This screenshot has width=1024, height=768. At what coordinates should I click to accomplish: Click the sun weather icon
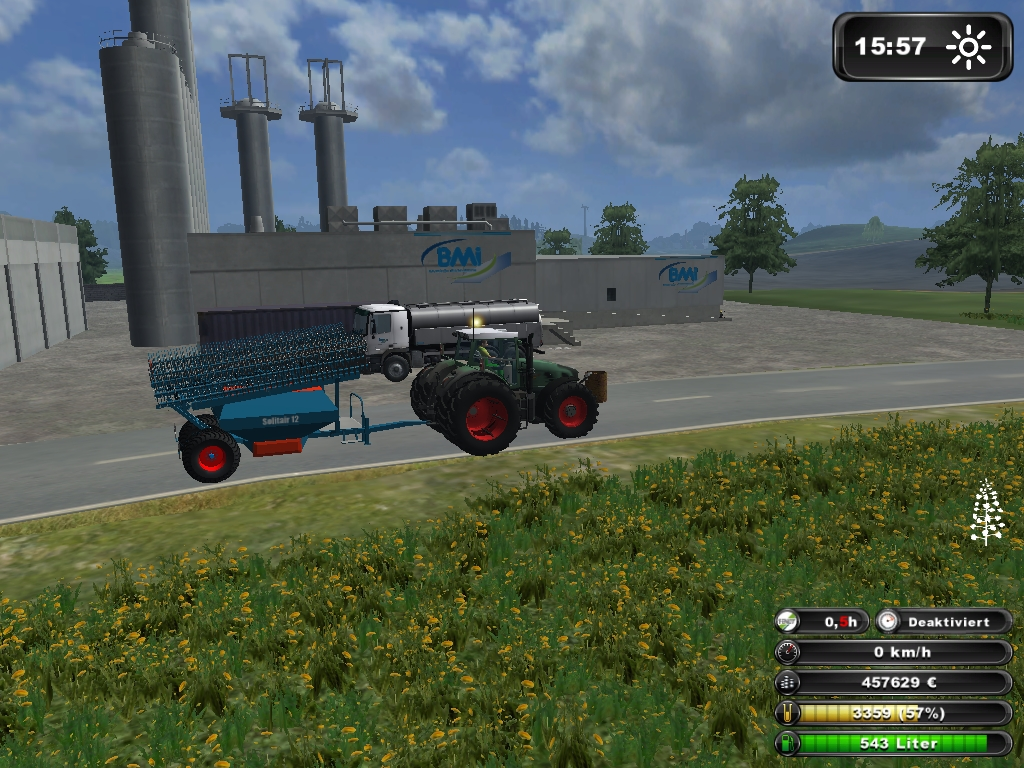(x=968, y=47)
